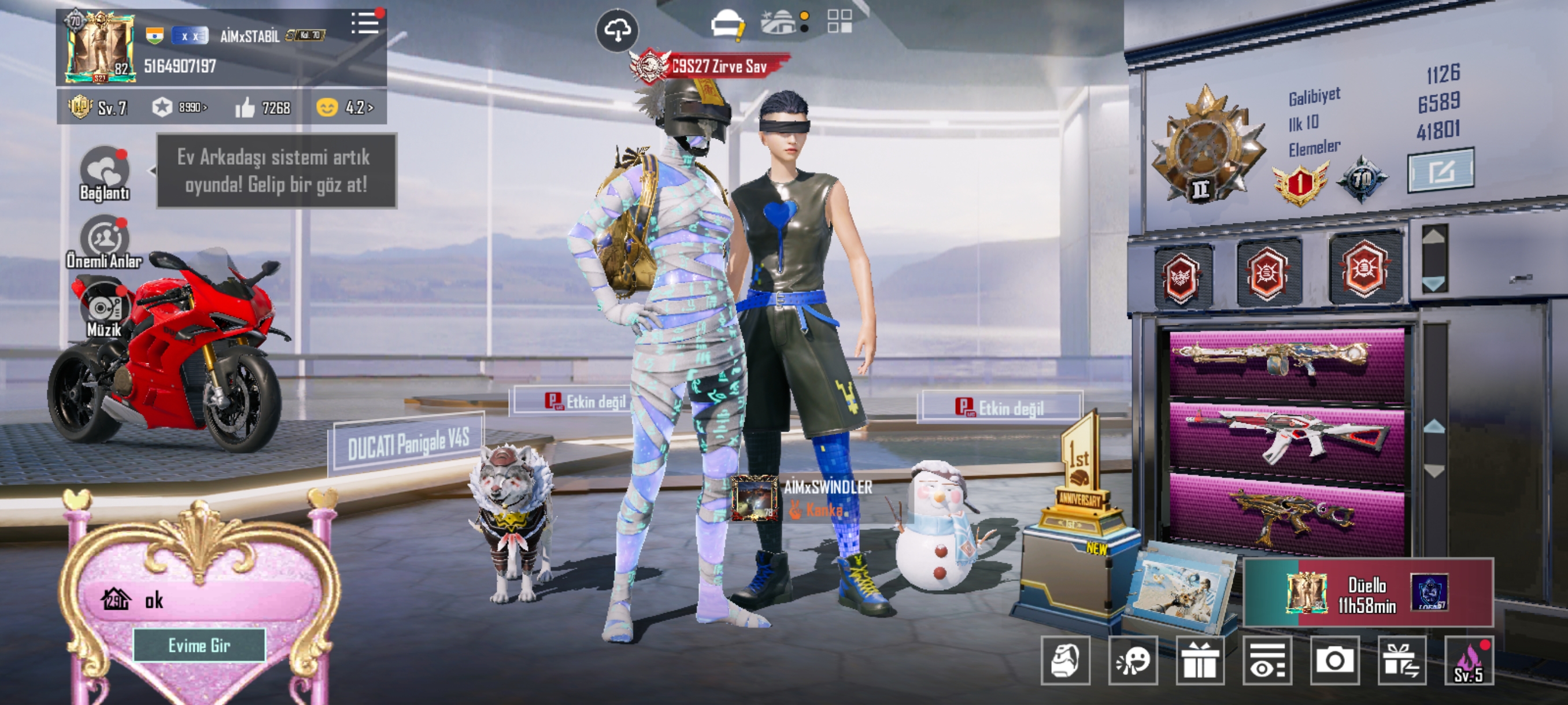Open the Düello challenge banner
The height and width of the screenshot is (705, 1568).
pos(1367,593)
